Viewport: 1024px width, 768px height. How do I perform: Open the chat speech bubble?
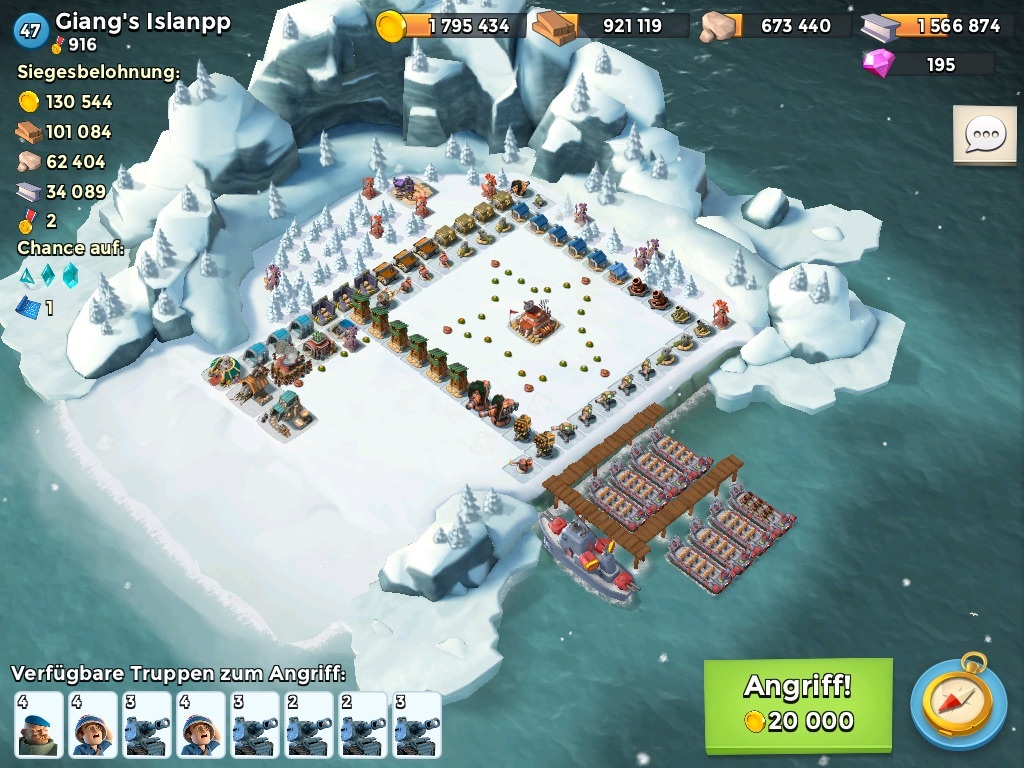[984, 134]
